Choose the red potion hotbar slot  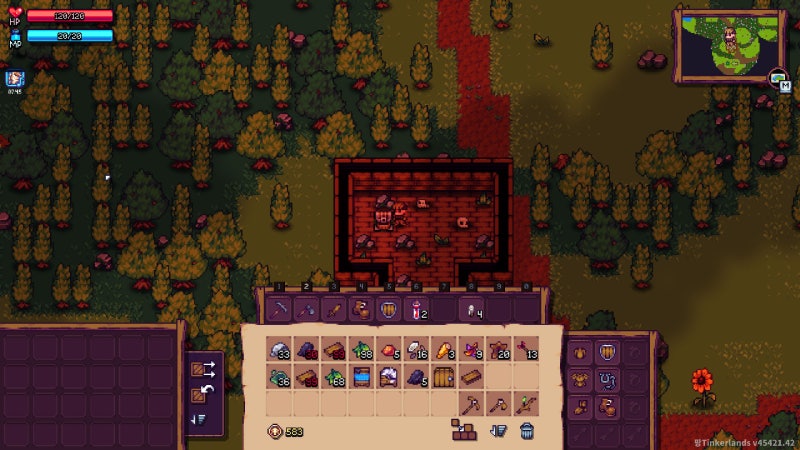click(417, 309)
